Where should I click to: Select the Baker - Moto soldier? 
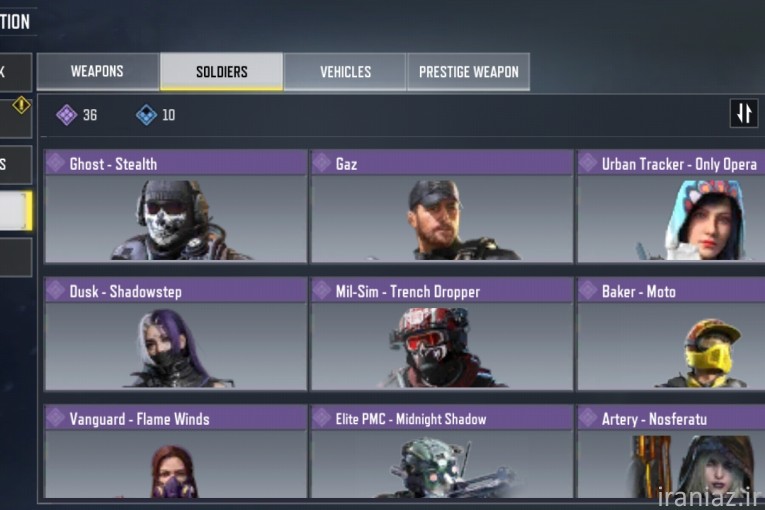[x=671, y=334]
